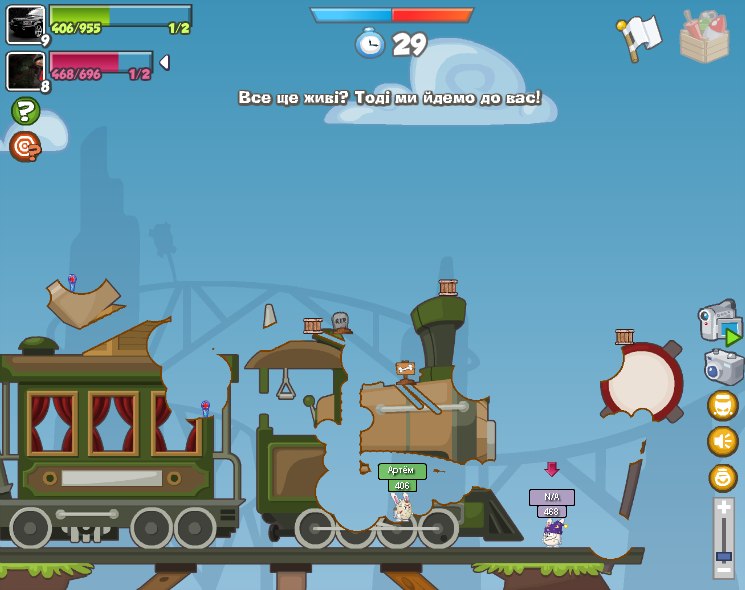Click the round orange button below the speaker
Viewport: 745px width, 590px height.
coord(722,477)
